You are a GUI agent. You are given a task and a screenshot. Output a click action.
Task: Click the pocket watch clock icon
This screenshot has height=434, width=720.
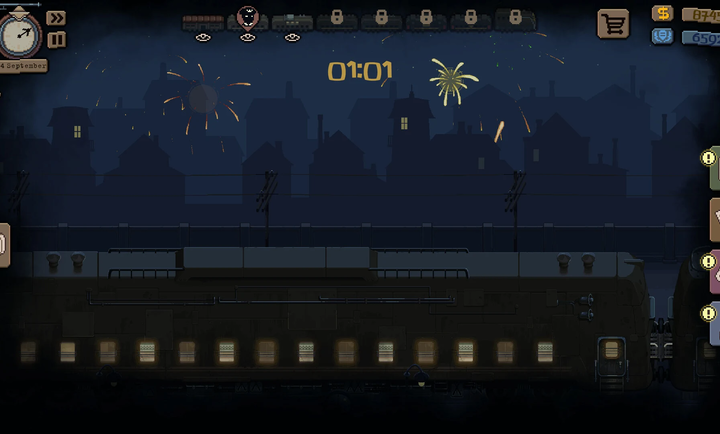coord(20,35)
